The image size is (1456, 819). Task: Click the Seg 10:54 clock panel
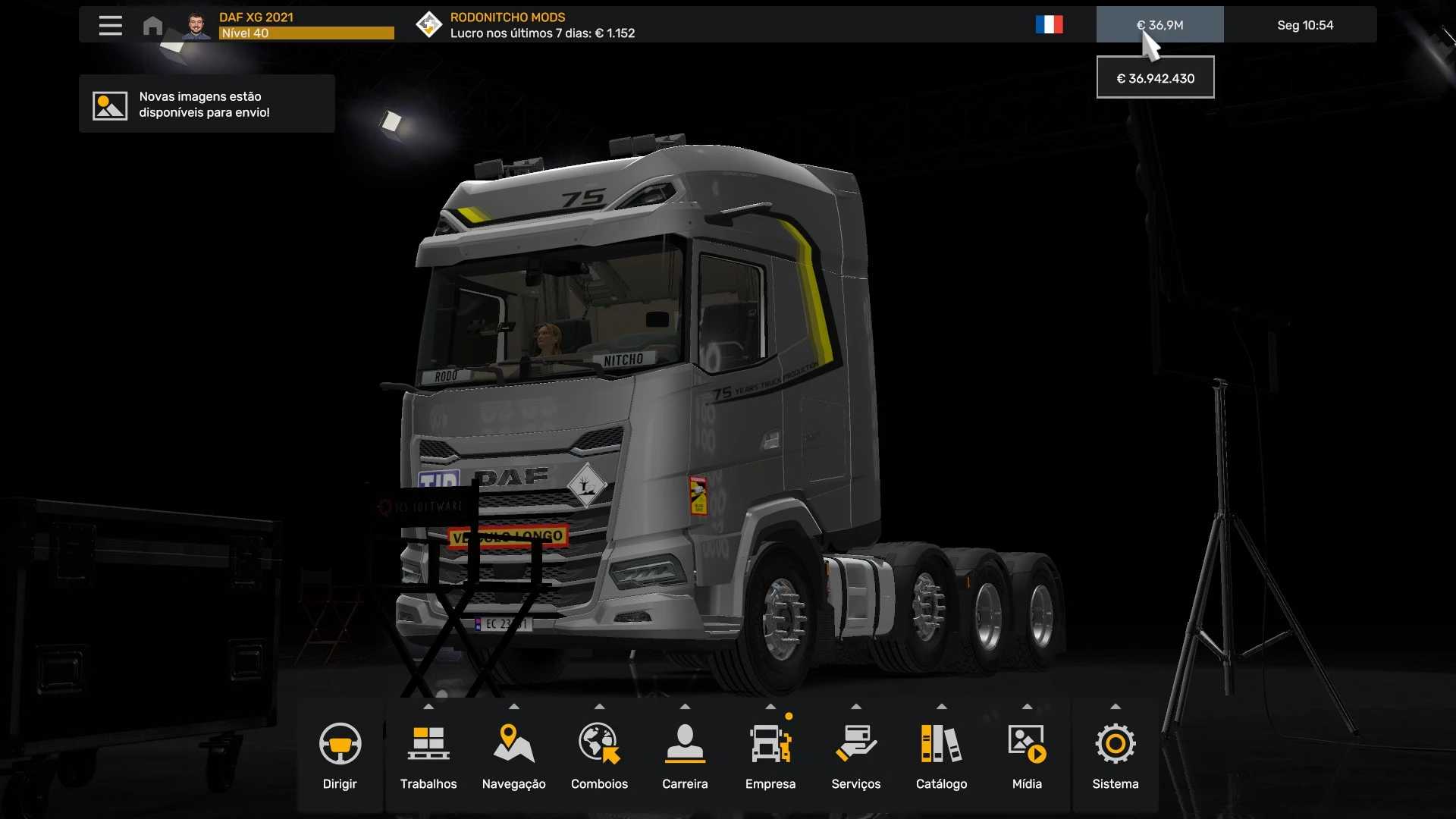(1304, 25)
